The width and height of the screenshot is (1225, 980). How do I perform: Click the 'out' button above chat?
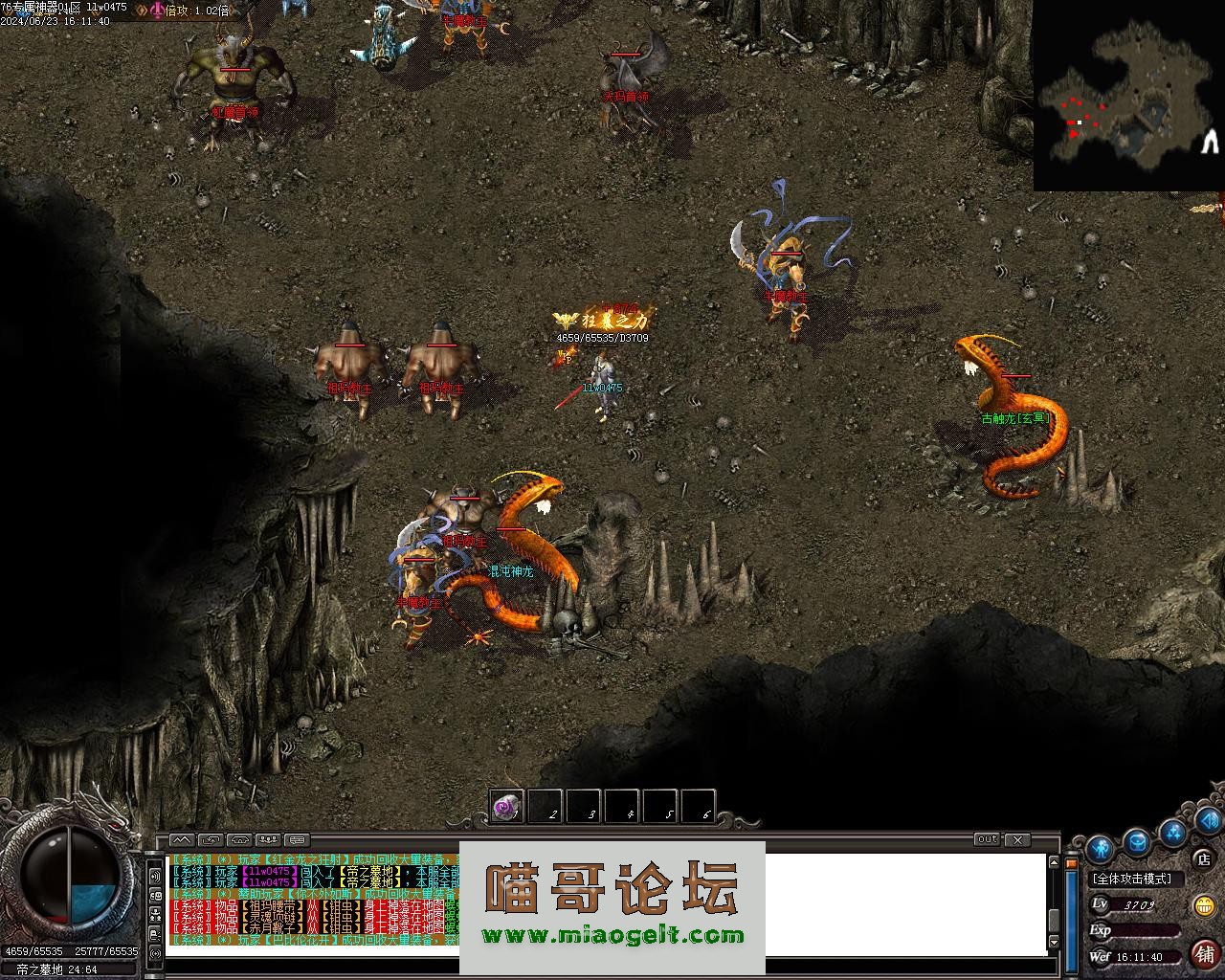(987, 839)
